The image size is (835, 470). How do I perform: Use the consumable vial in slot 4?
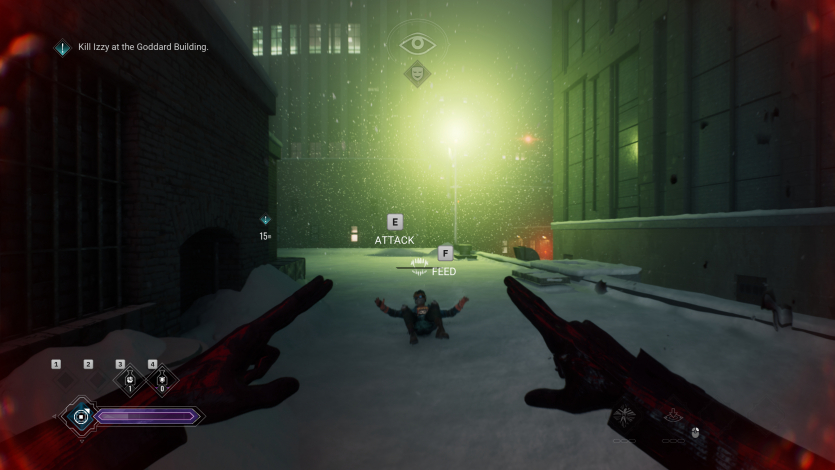[161, 382]
